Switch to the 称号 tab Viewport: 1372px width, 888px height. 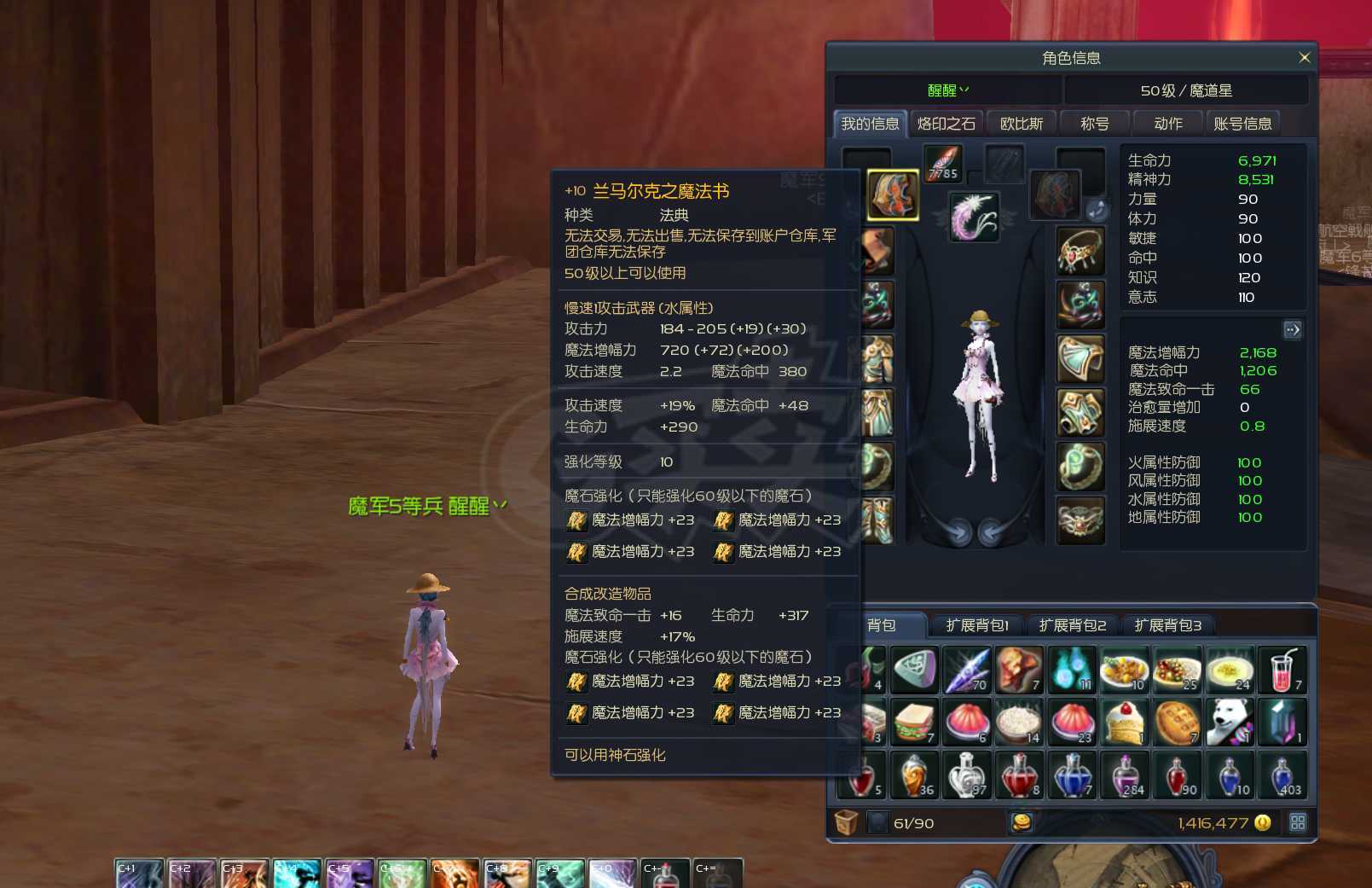click(x=1094, y=122)
